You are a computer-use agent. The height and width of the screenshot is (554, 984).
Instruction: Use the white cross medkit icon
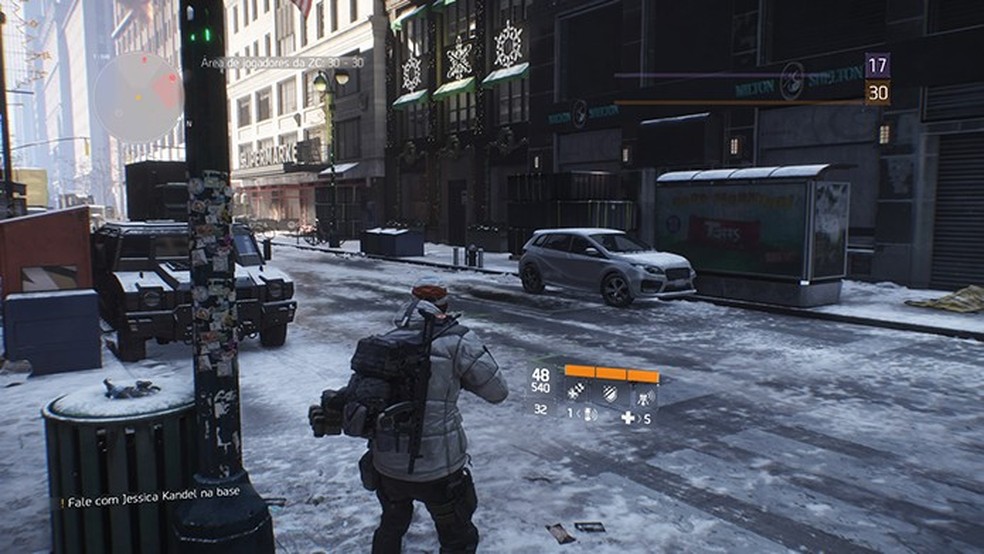(628, 417)
